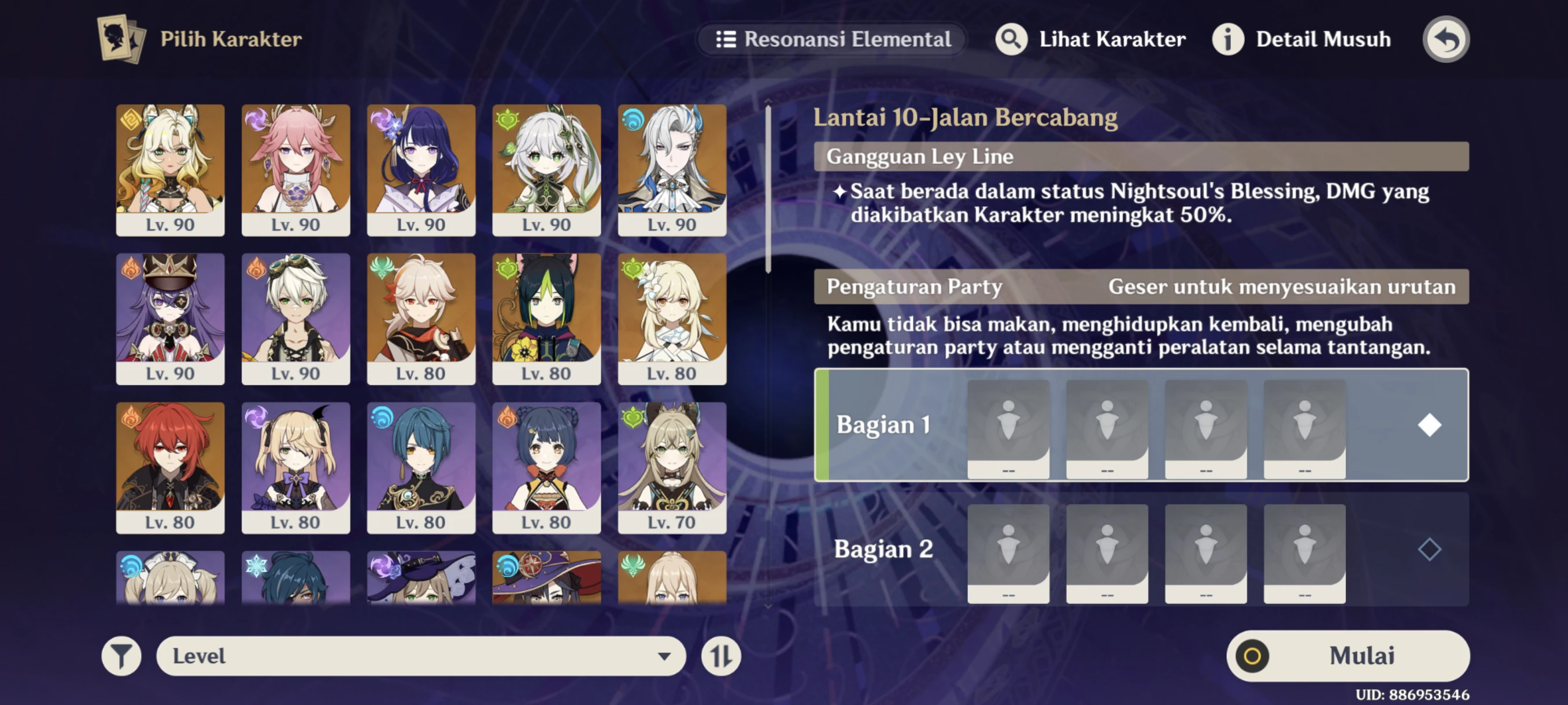This screenshot has height=705, width=1568.
Task: Toggle the filled diamond marker for Bagian 1
Action: [1429, 426]
